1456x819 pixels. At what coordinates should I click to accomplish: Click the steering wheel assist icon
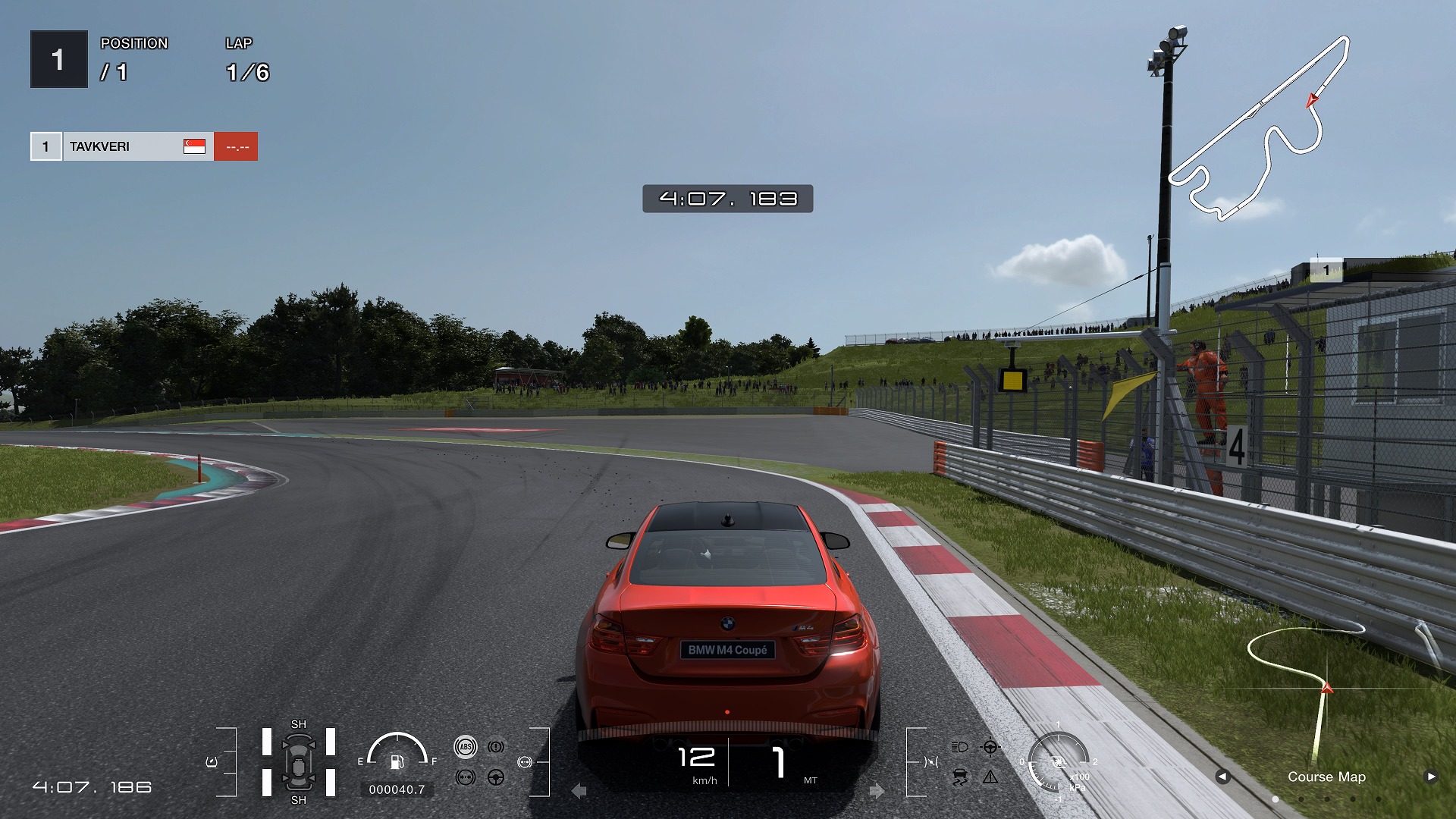(496, 777)
